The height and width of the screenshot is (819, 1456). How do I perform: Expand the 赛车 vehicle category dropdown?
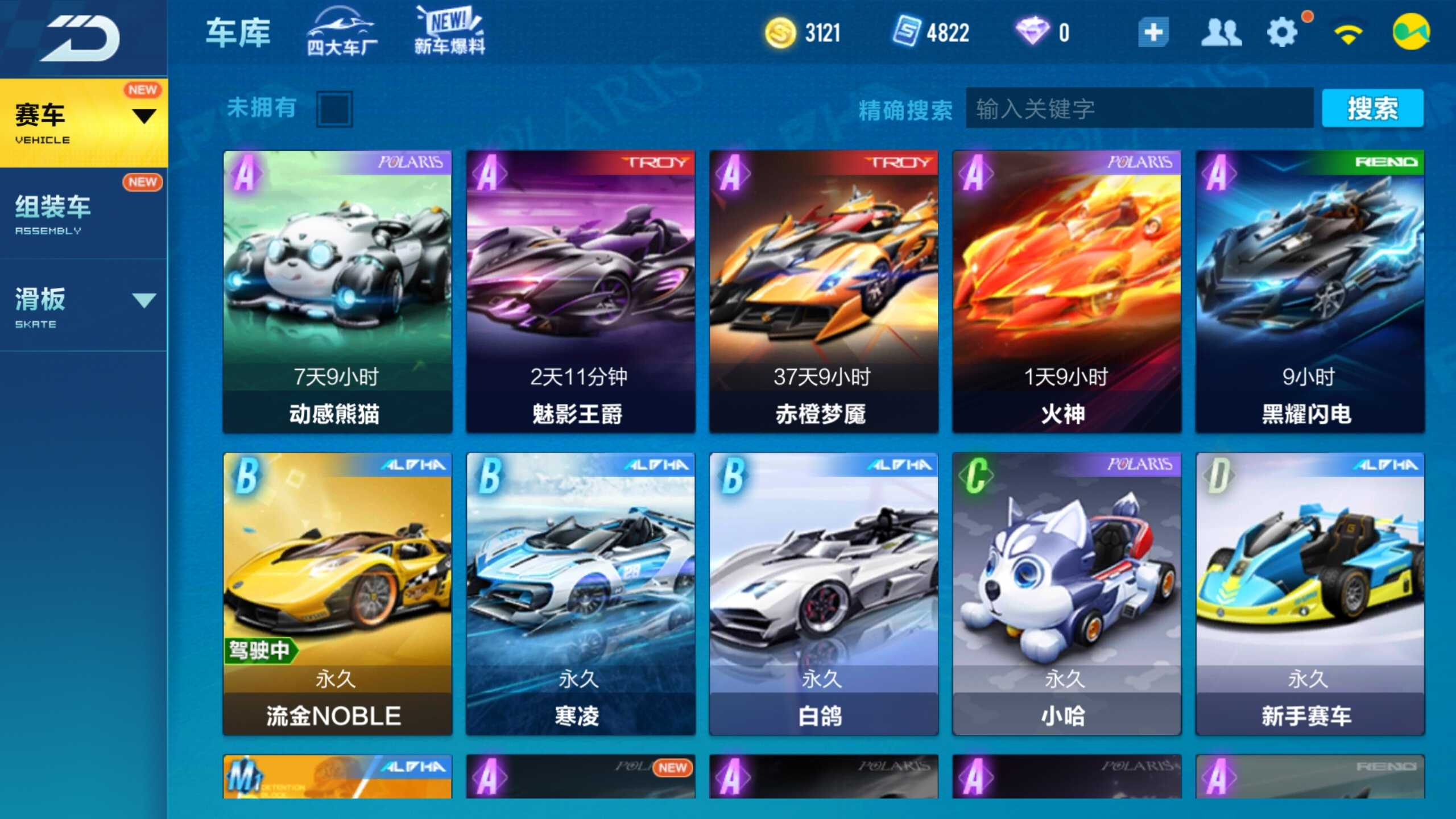coord(144,115)
